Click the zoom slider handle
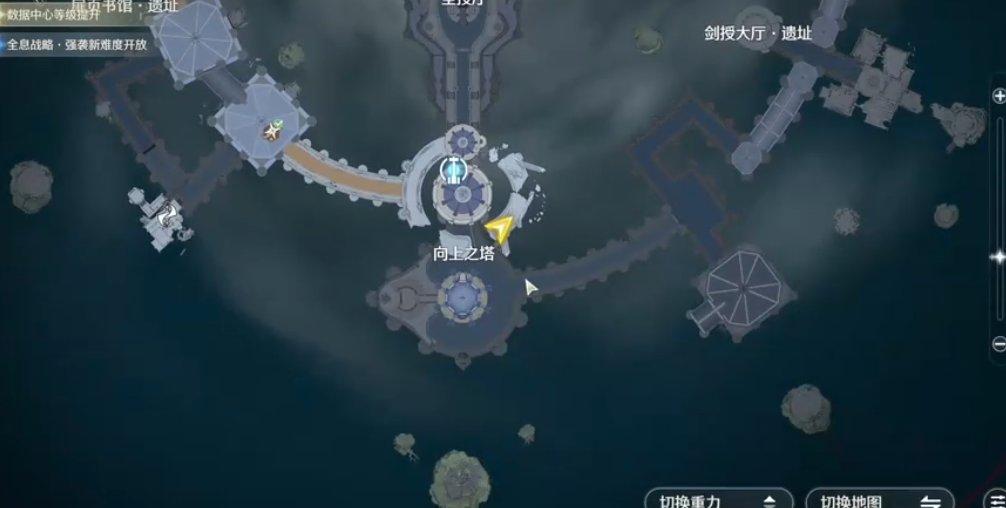Viewport: 1006px width, 508px height. (x=998, y=257)
